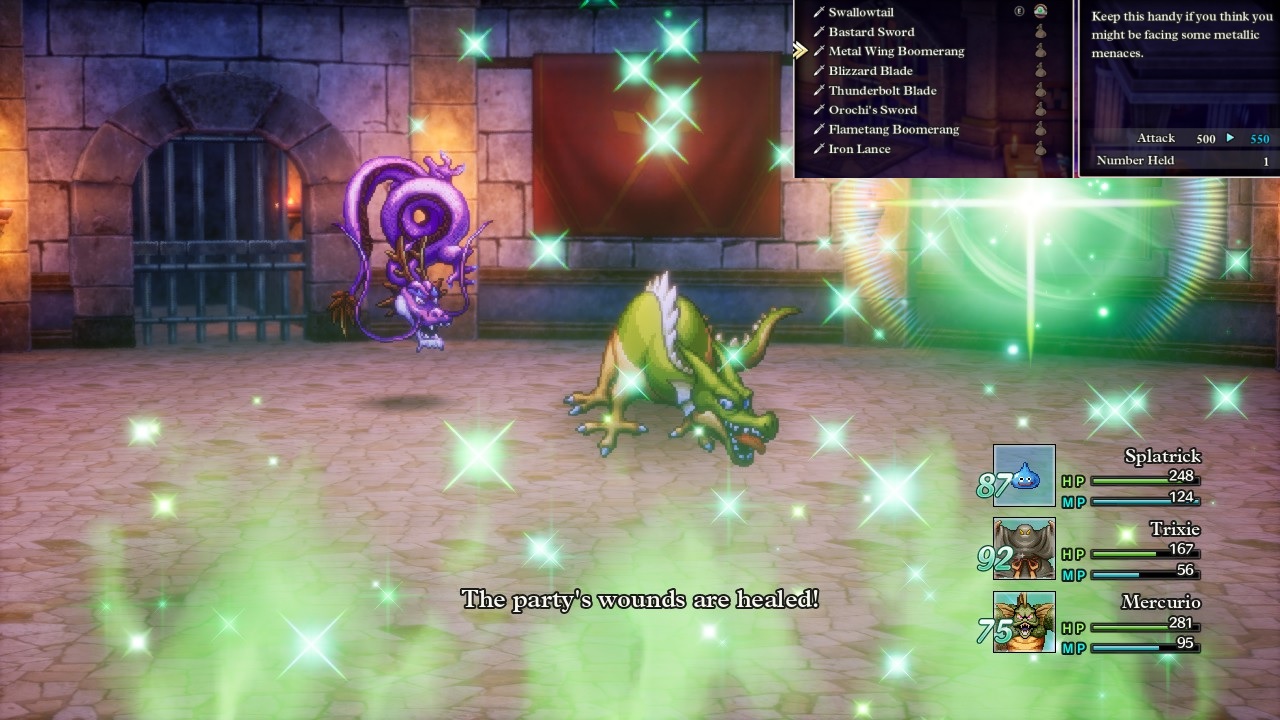Viewport: 1280px width, 720px height.
Task: Select the Iron Lance item
Action: (859, 149)
